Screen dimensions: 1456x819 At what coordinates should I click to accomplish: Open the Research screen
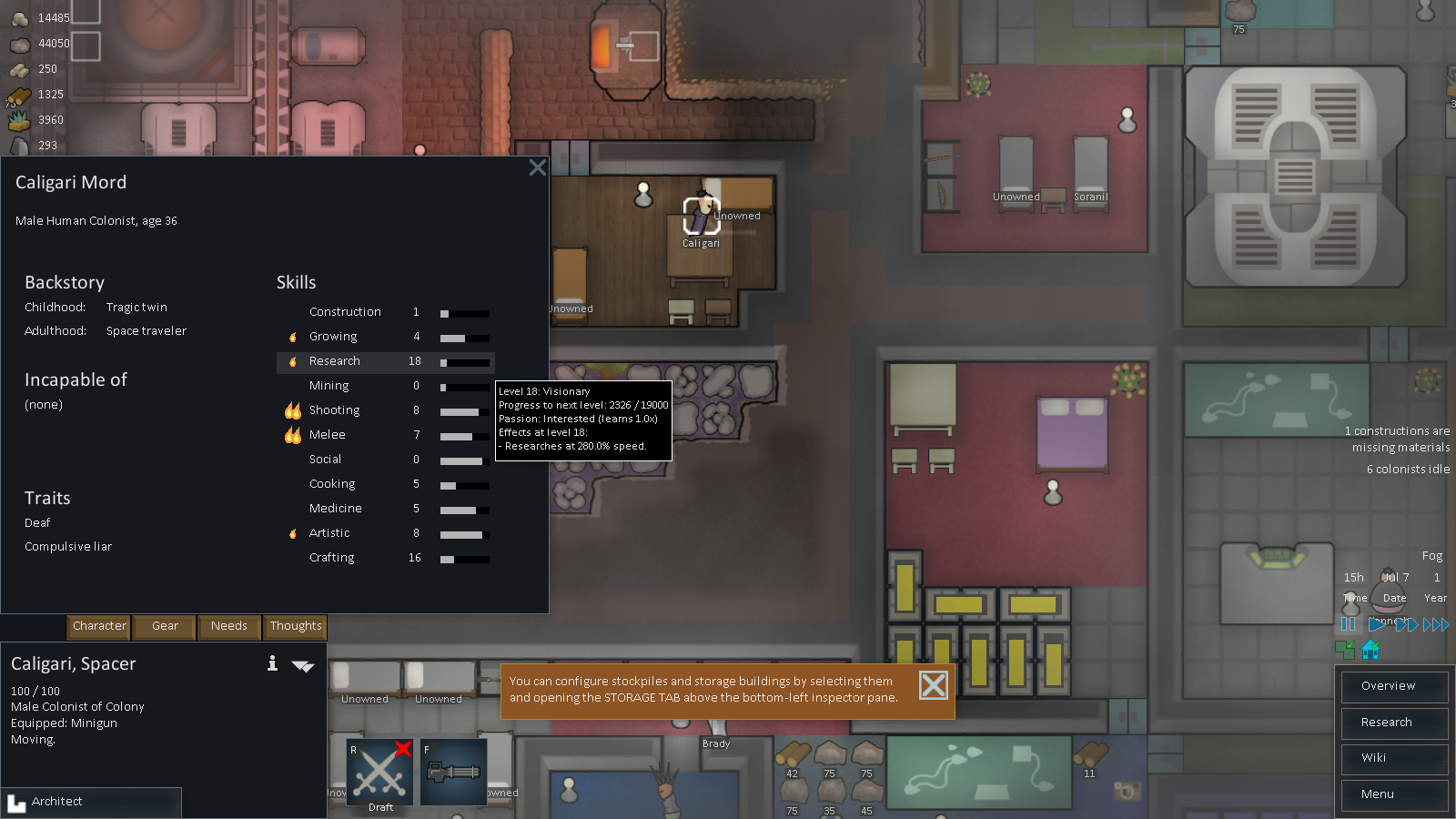(x=1393, y=723)
